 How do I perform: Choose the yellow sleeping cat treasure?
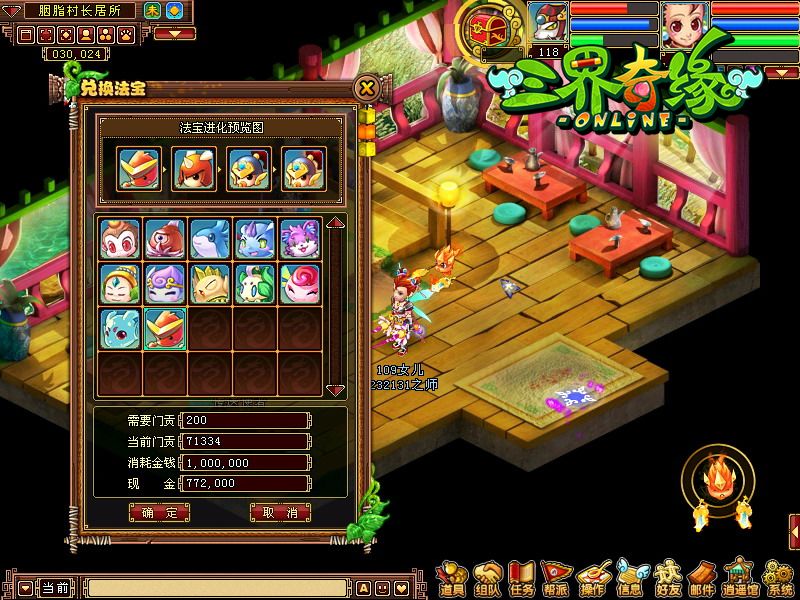point(209,284)
